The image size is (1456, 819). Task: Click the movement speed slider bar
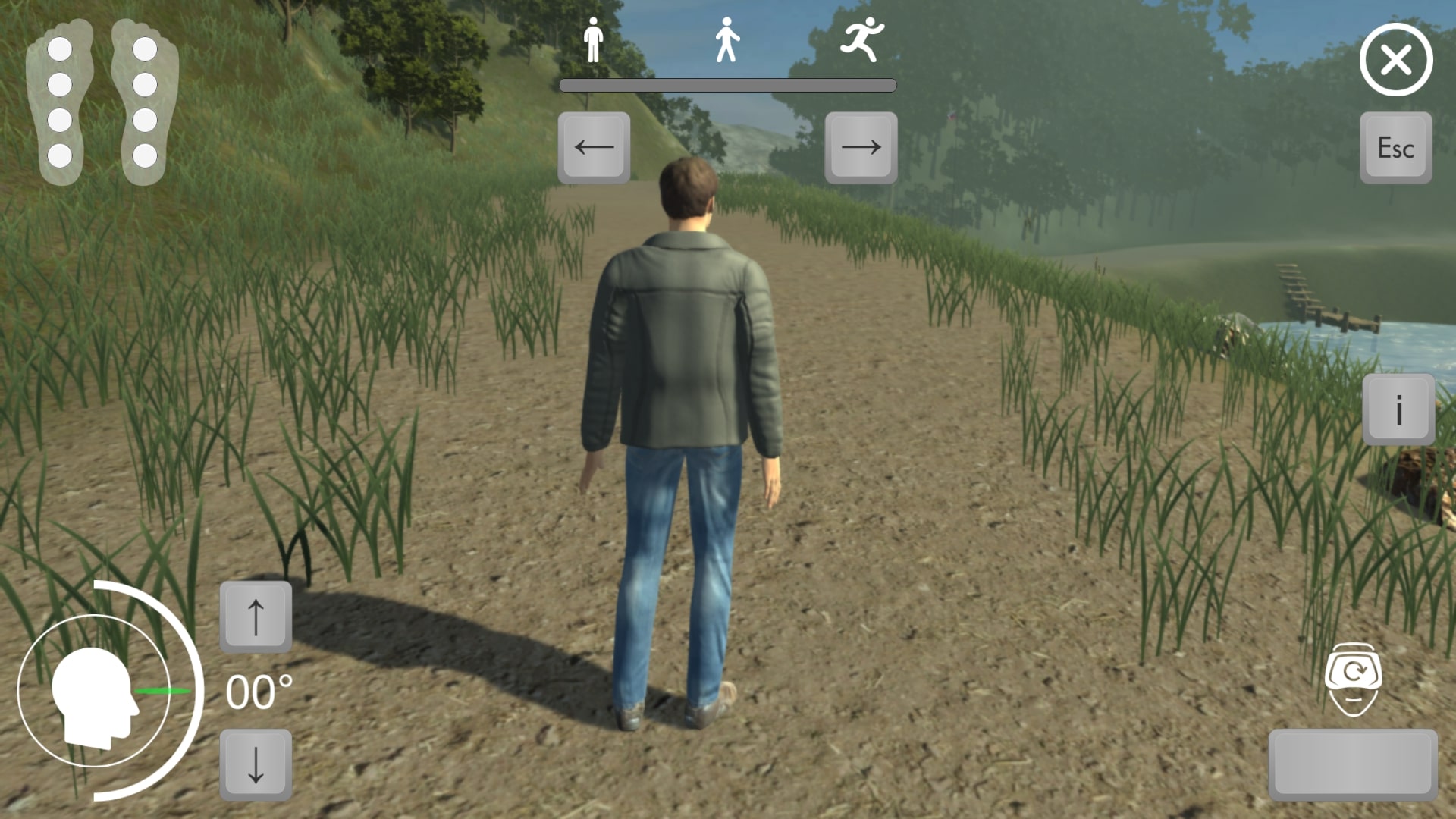pyautogui.click(x=727, y=86)
